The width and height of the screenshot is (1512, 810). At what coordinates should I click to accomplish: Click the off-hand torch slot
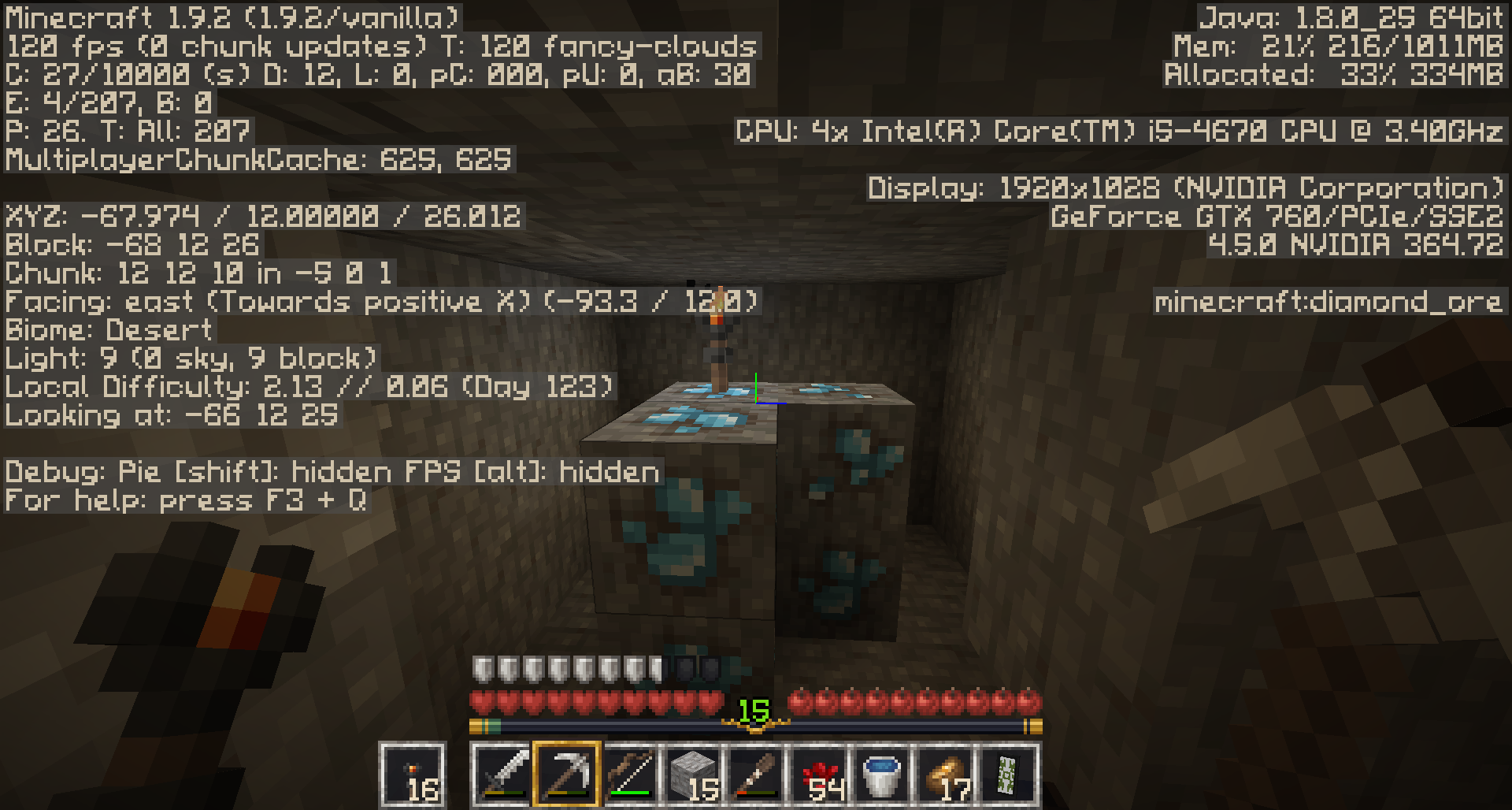coord(413,774)
